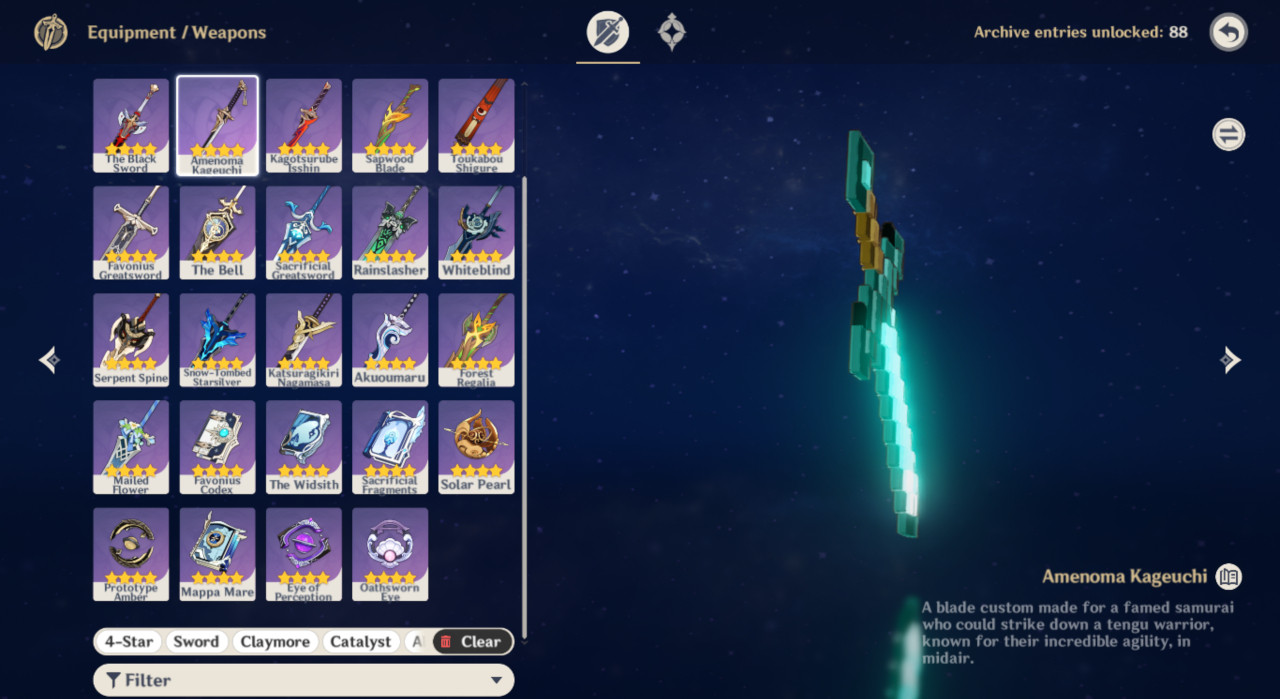1280x699 pixels.
Task: Select The Black Sword weapon entry
Action: click(x=131, y=125)
